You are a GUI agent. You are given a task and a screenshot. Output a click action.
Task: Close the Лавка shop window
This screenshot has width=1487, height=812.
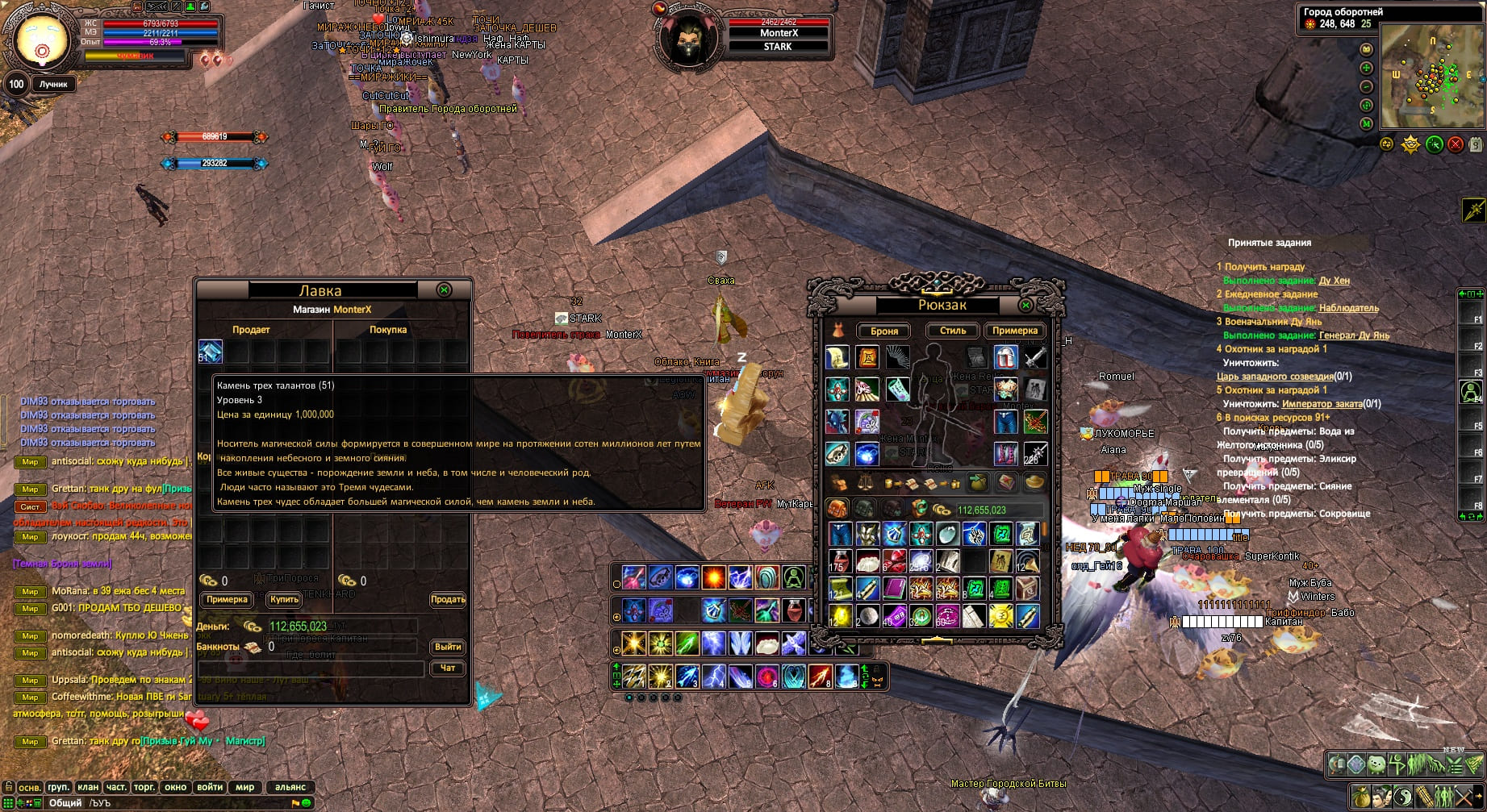pos(443,289)
